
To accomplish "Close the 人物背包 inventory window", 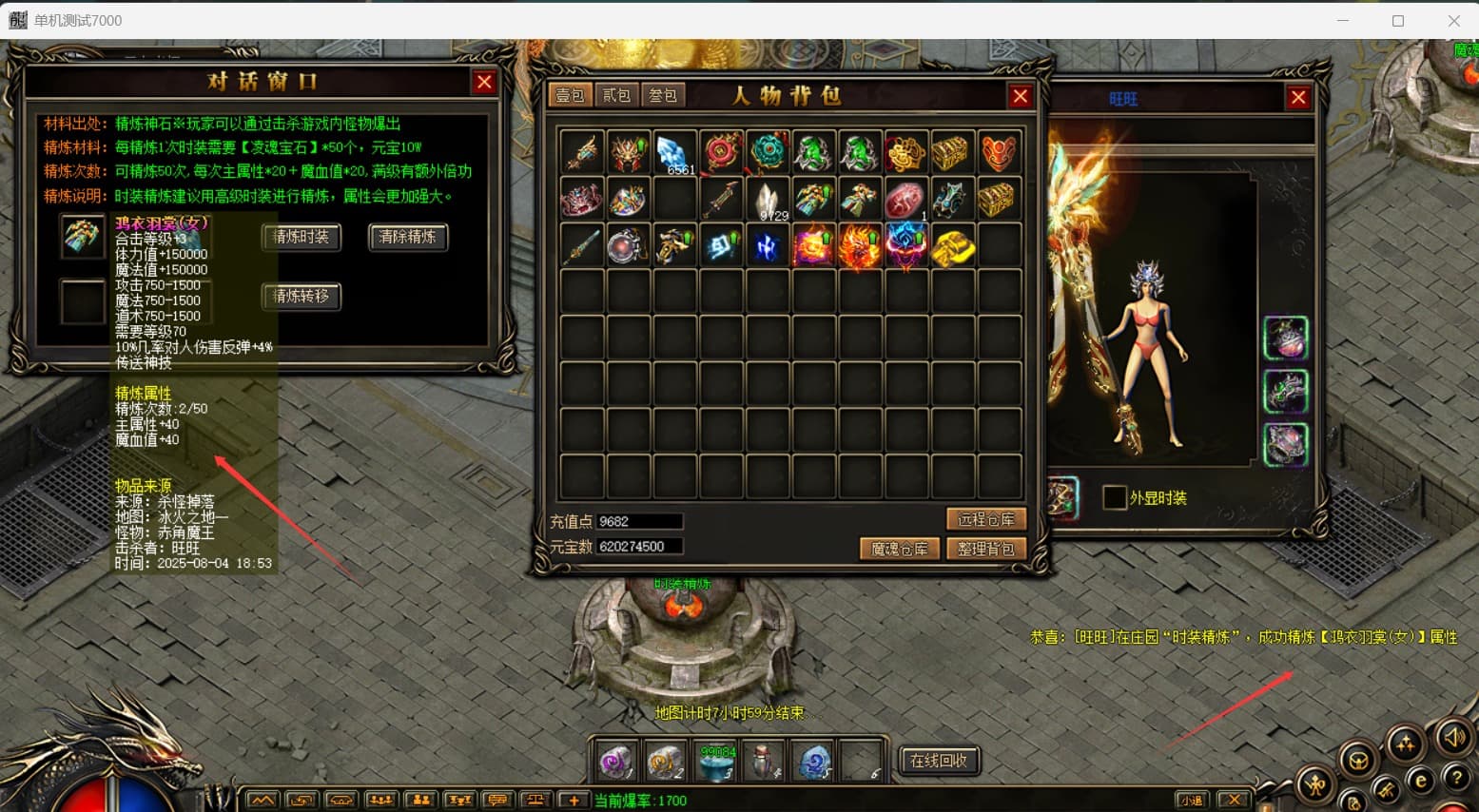I will pos(1020,96).
